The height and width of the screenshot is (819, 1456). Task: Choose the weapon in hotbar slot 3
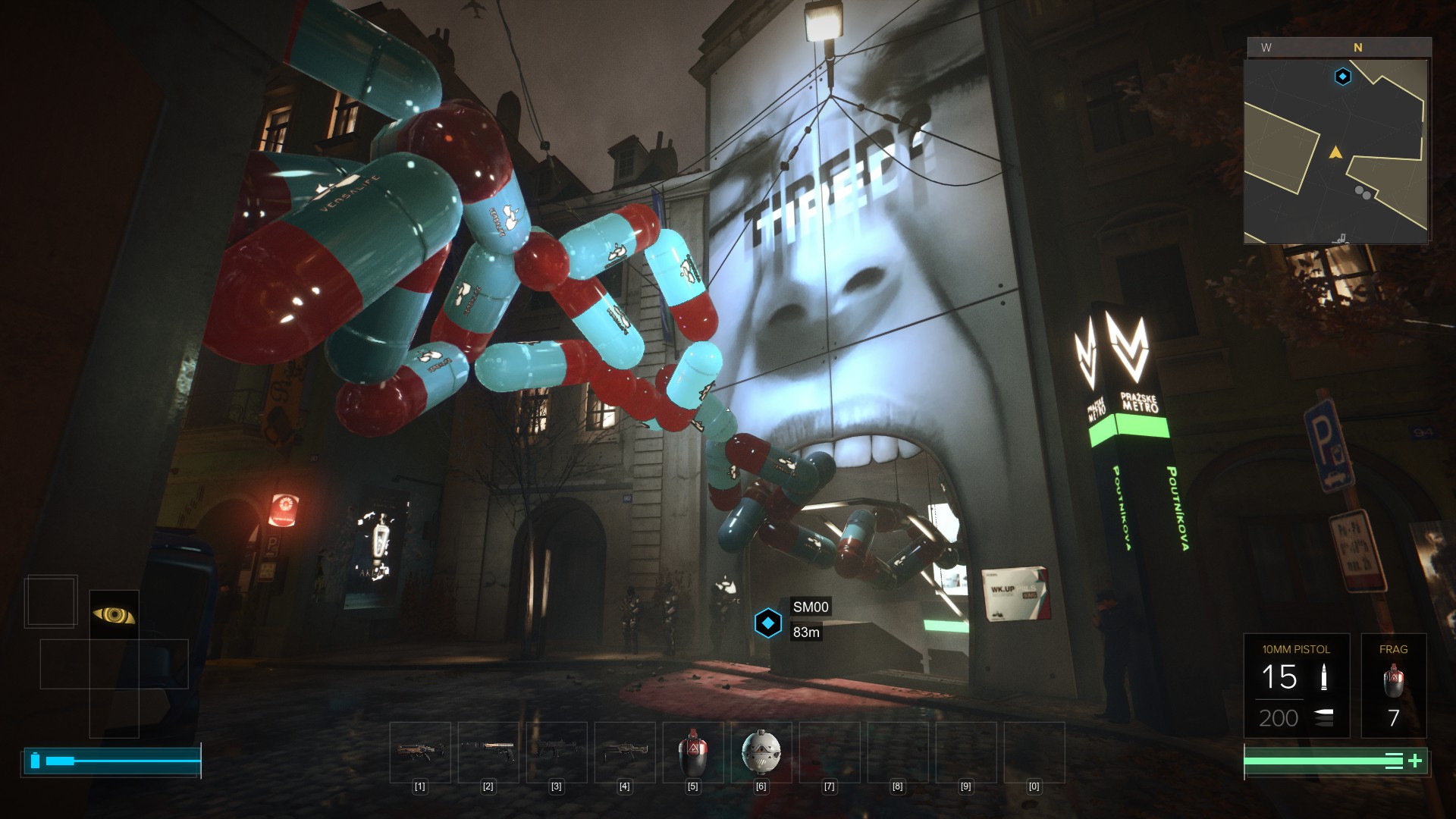557,752
